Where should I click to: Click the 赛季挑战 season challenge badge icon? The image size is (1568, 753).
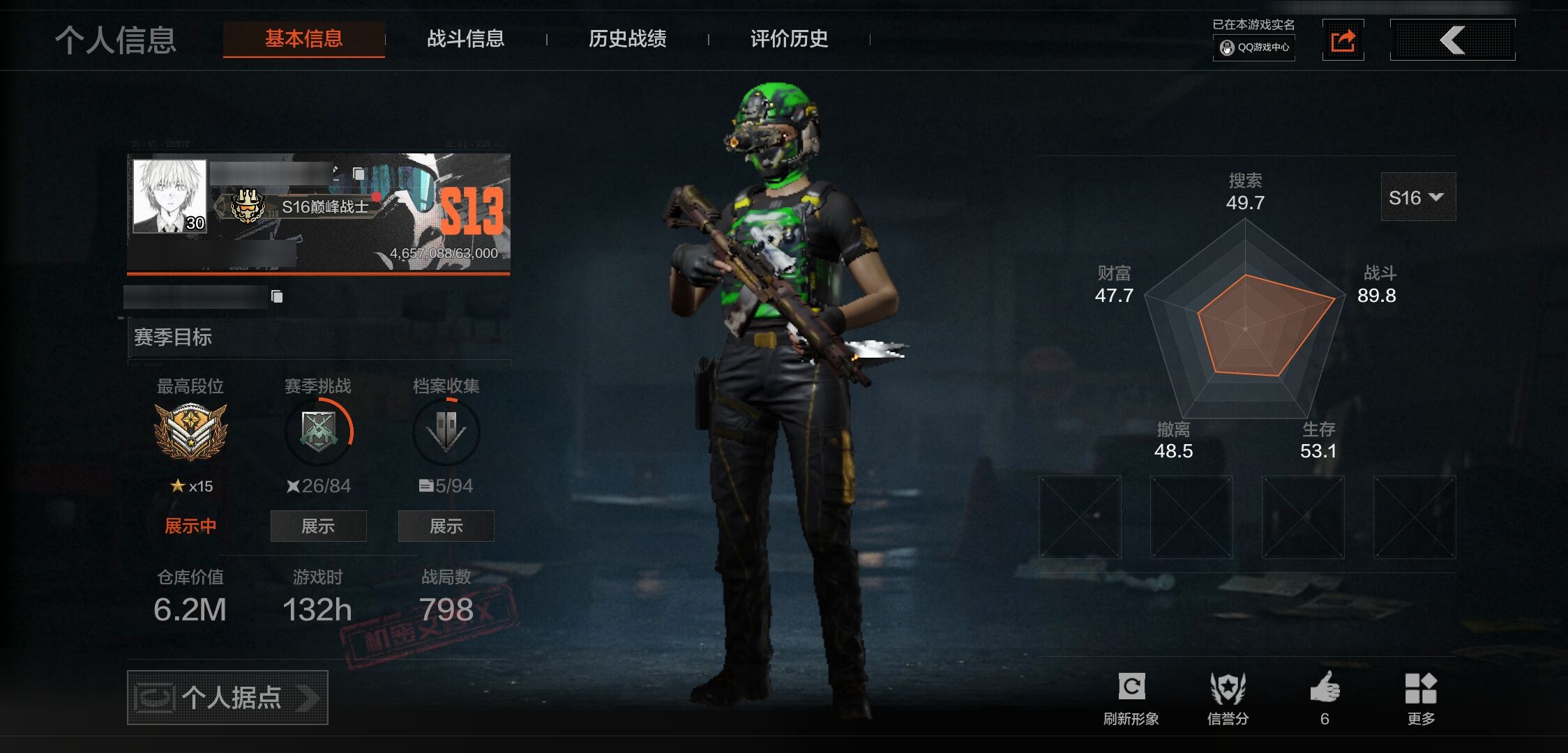coord(319,431)
